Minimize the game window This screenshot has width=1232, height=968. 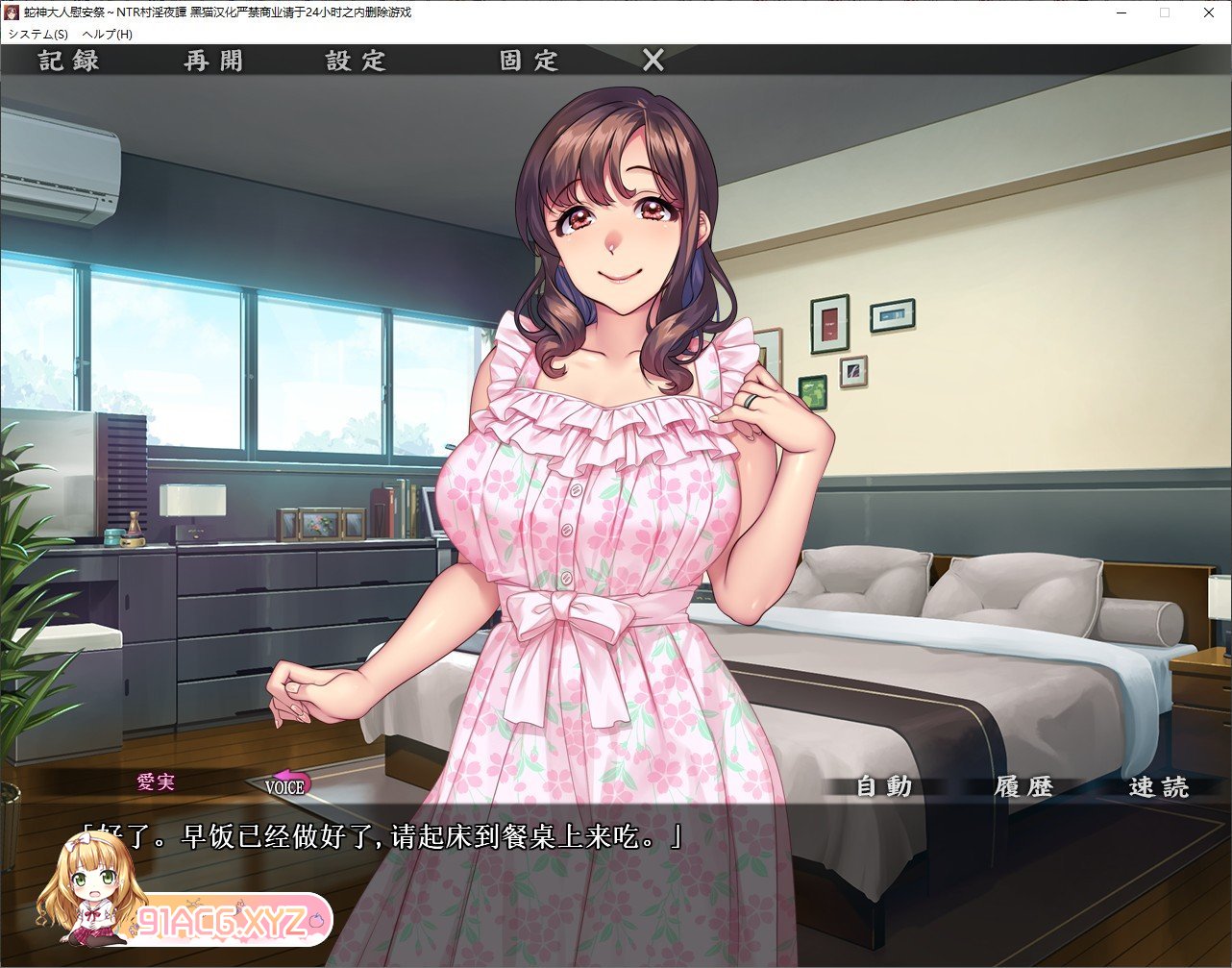point(1121,12)
